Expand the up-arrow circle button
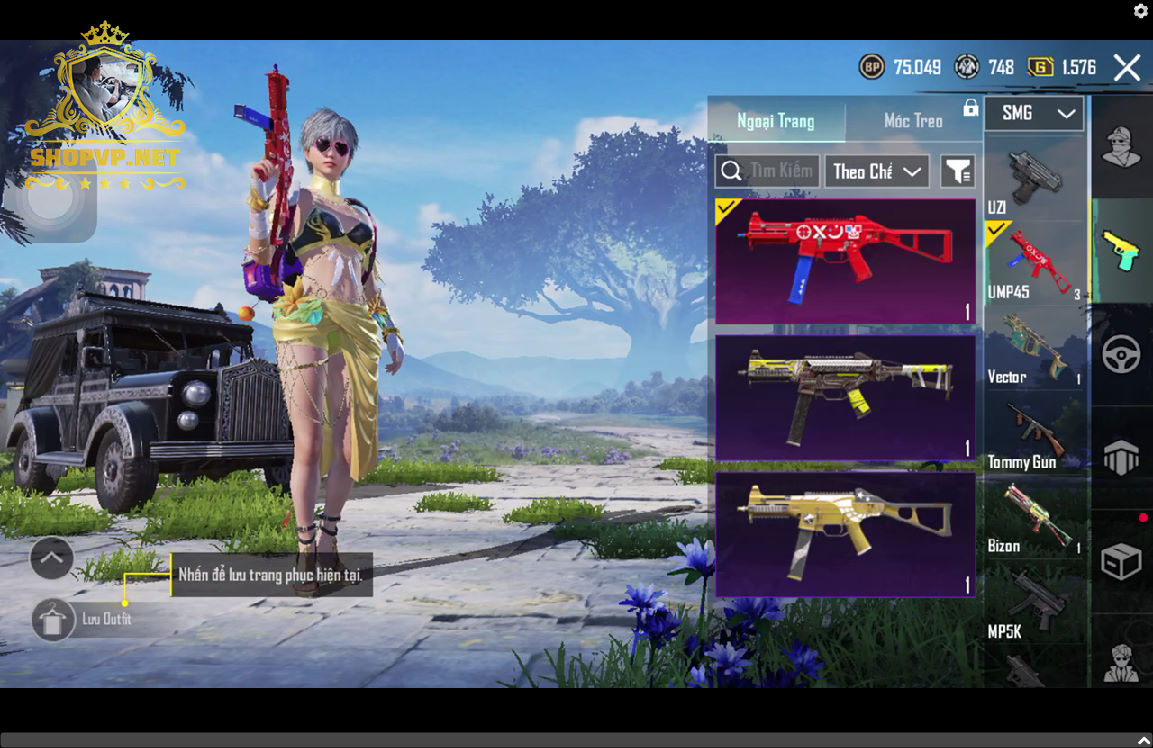1153x748 pixels. [52, 558]
